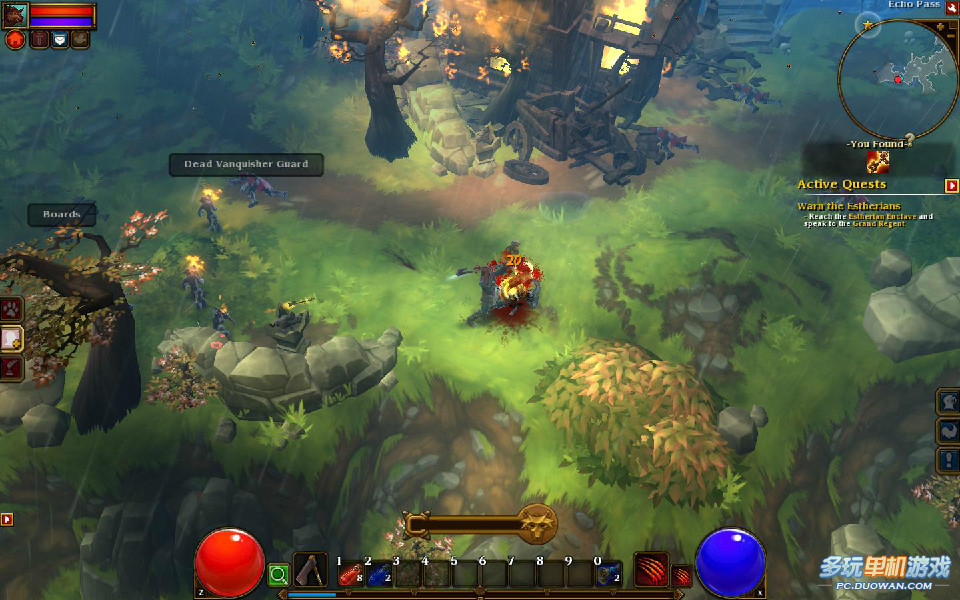Viewport: 960px width, 600px height.
Task: Collapse the Active Quests panel arrow
Action: 952,185
